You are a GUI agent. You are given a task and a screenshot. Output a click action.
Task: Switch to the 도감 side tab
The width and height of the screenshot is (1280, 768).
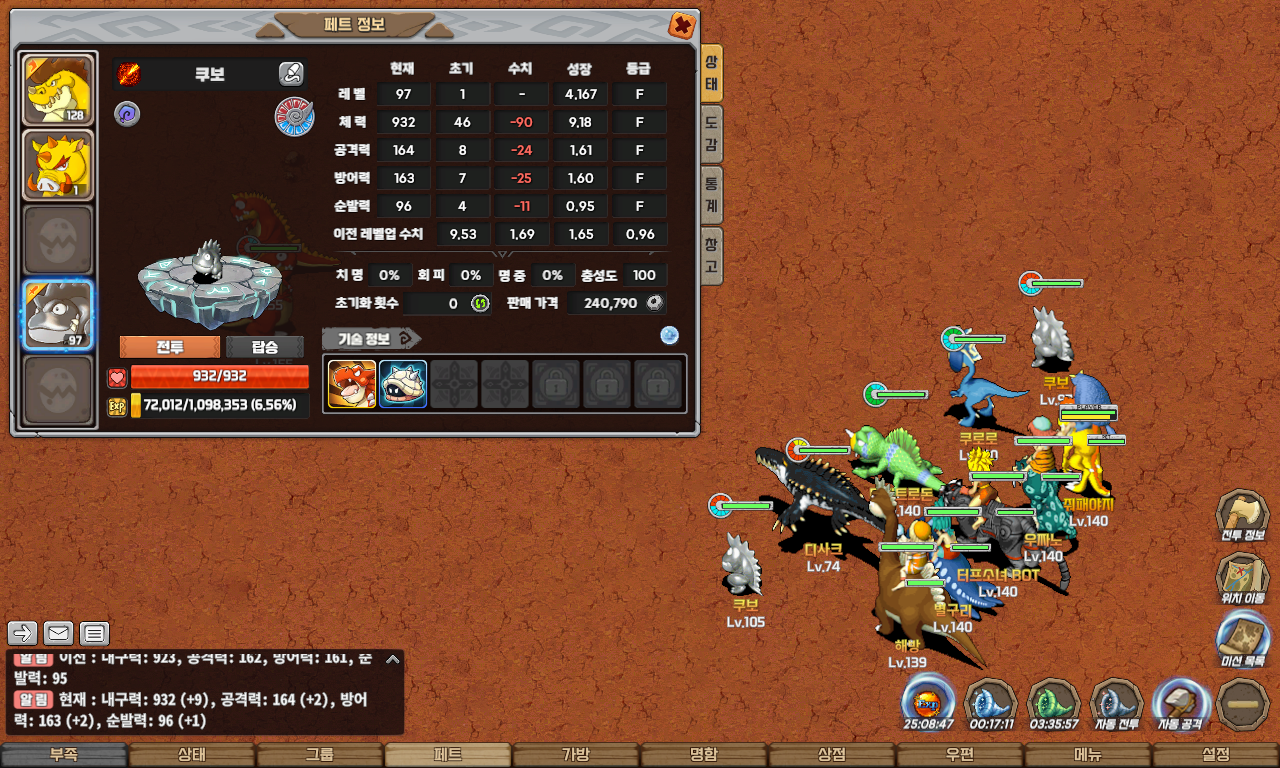(x=711, y=136)
